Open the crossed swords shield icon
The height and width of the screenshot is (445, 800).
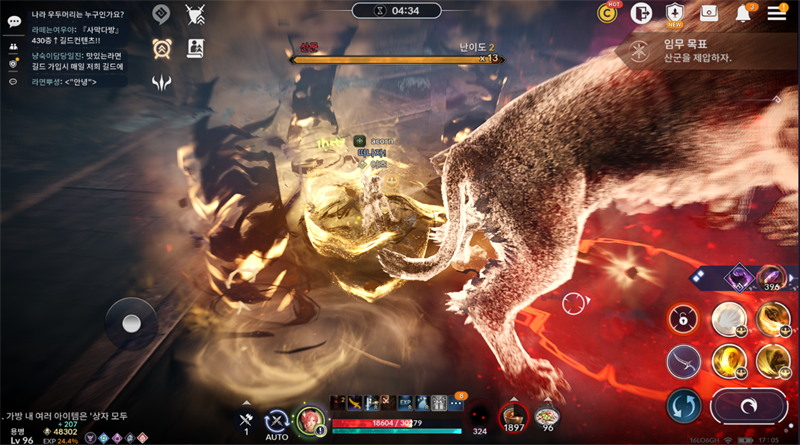(x=195, y=14)
